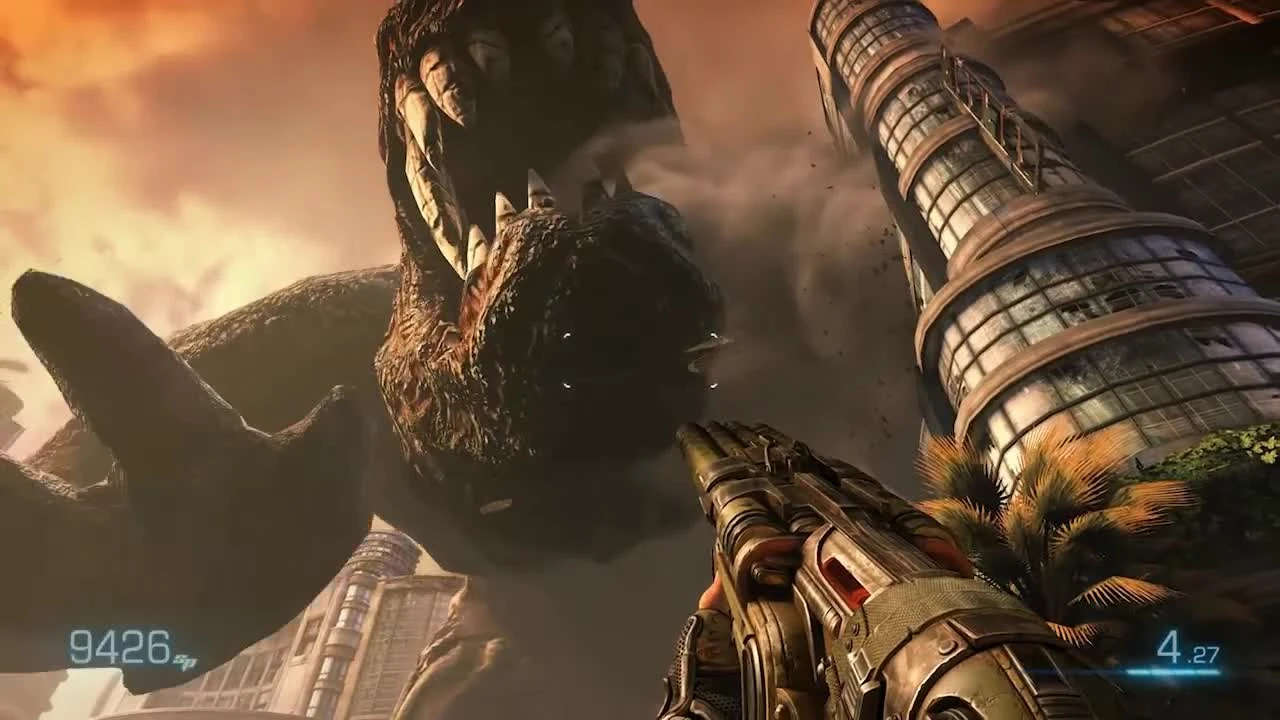Click the blue-framed building behind the monster
This screenshot has width=1280, height=720.
[x=385, y=555]
